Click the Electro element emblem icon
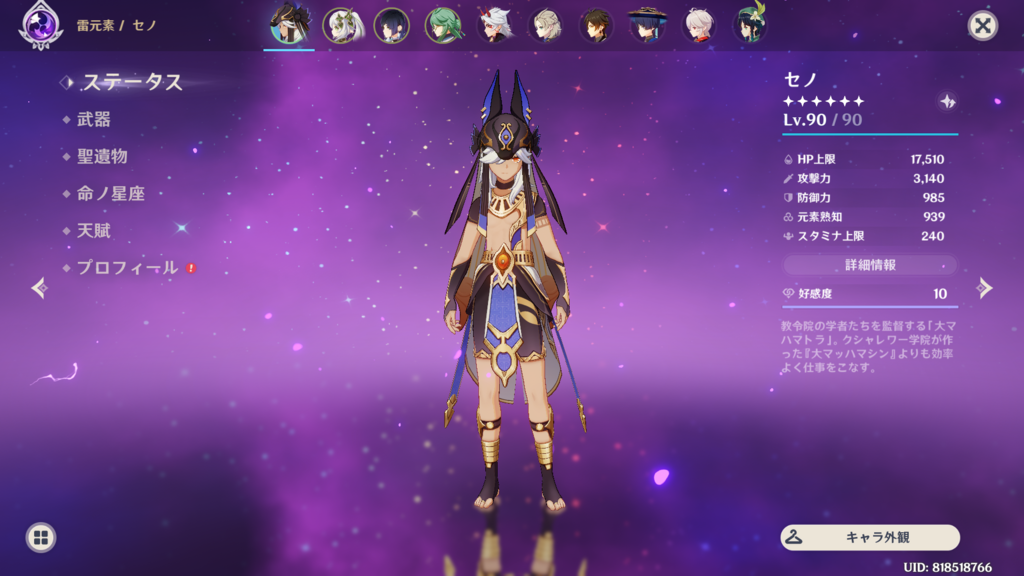This screenshot has width=1024, height=576. [41, 25]
